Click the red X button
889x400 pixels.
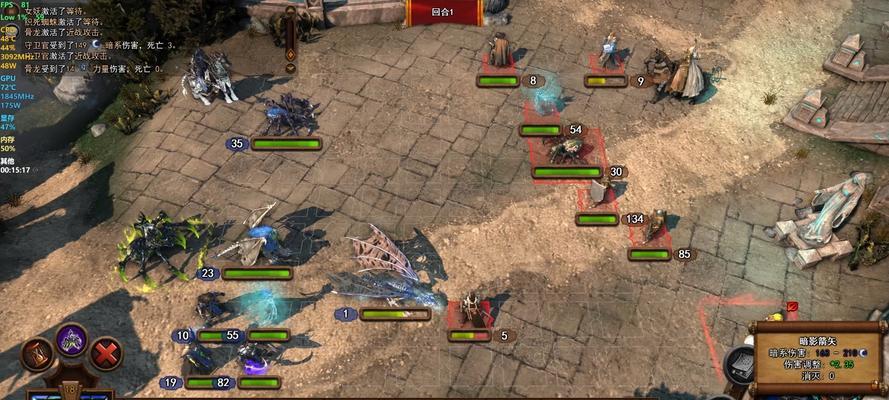(x=105, y=353)
